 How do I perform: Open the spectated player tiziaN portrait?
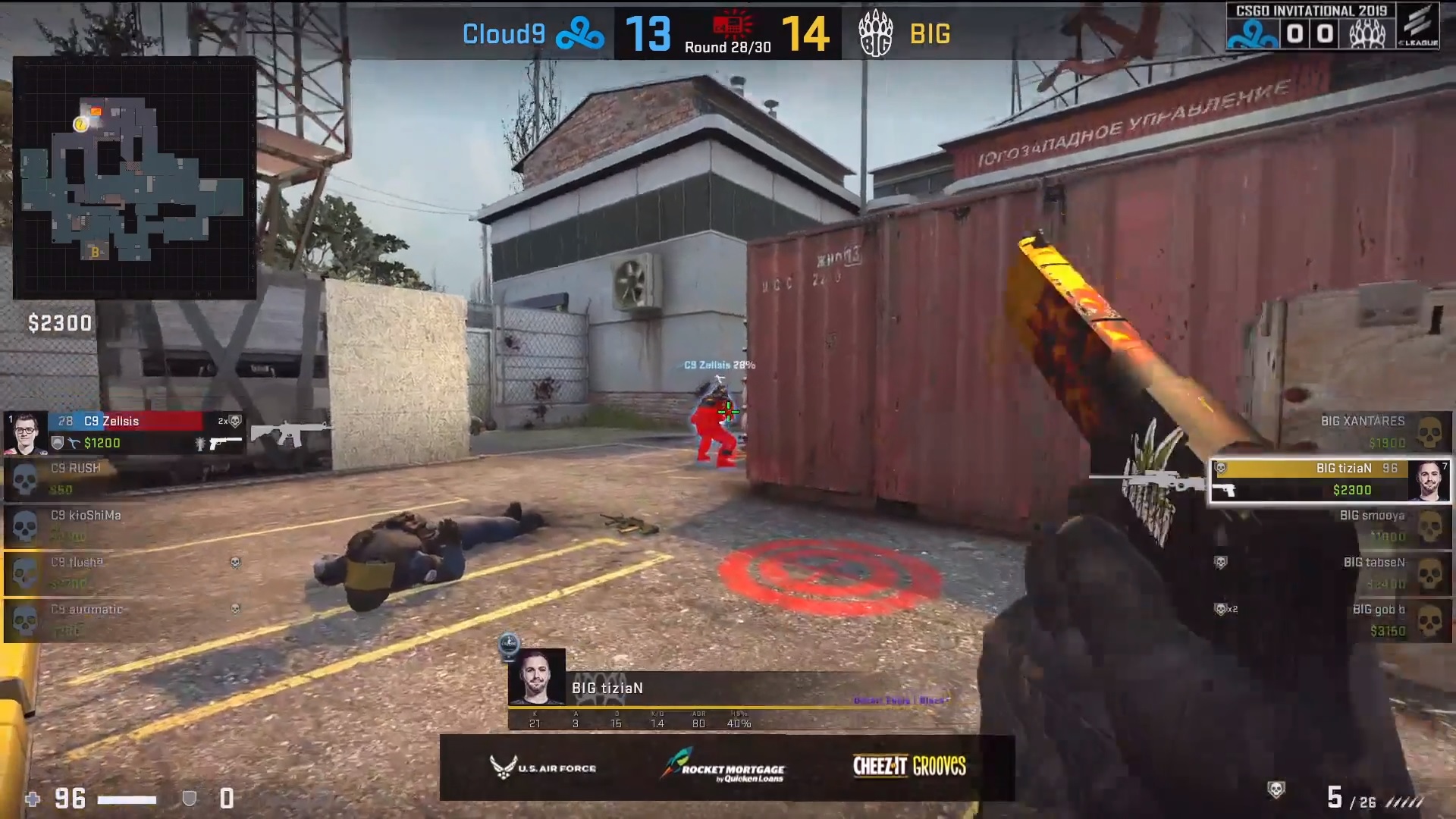coord(537,676)
